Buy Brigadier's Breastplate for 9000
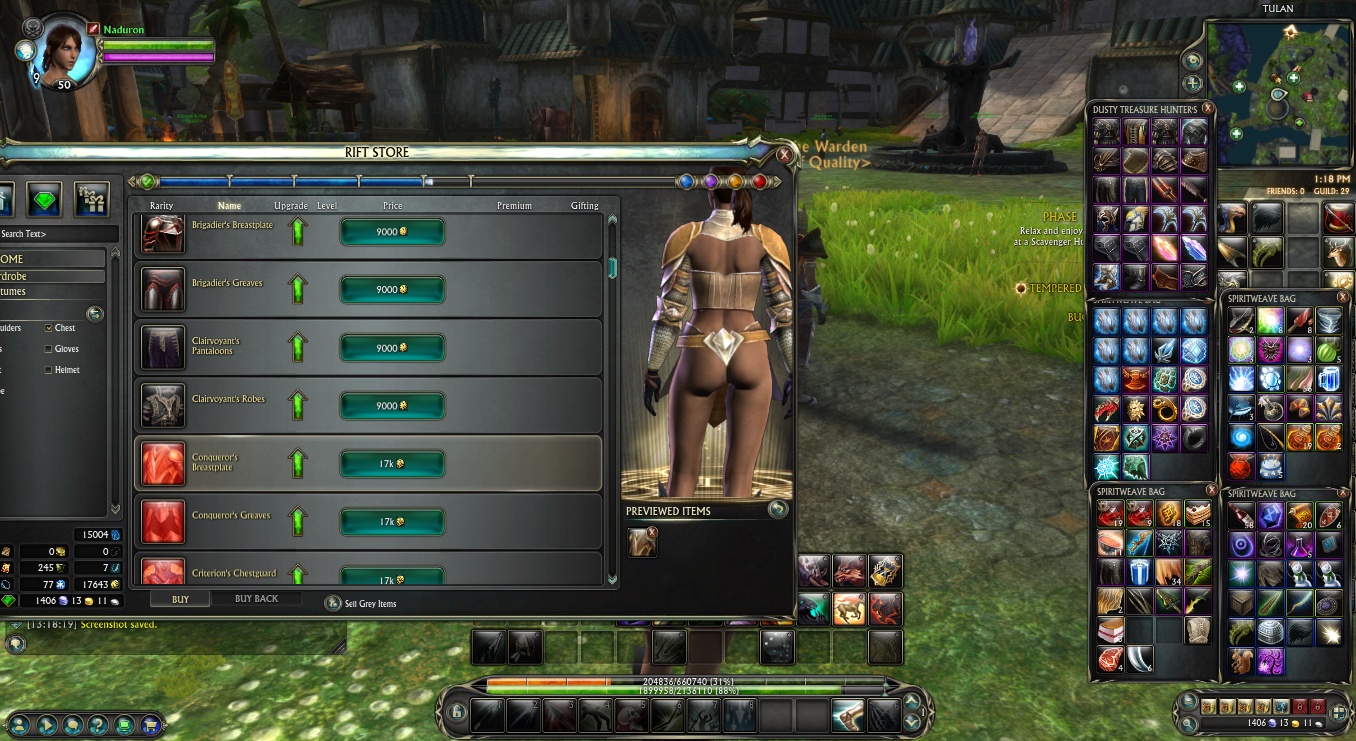 (392, 232)
